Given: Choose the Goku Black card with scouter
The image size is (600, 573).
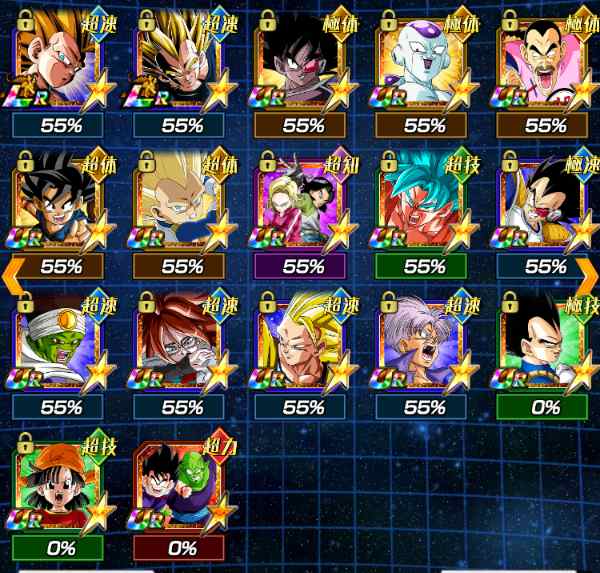Looking at the screenshot, I should [304, 64].
